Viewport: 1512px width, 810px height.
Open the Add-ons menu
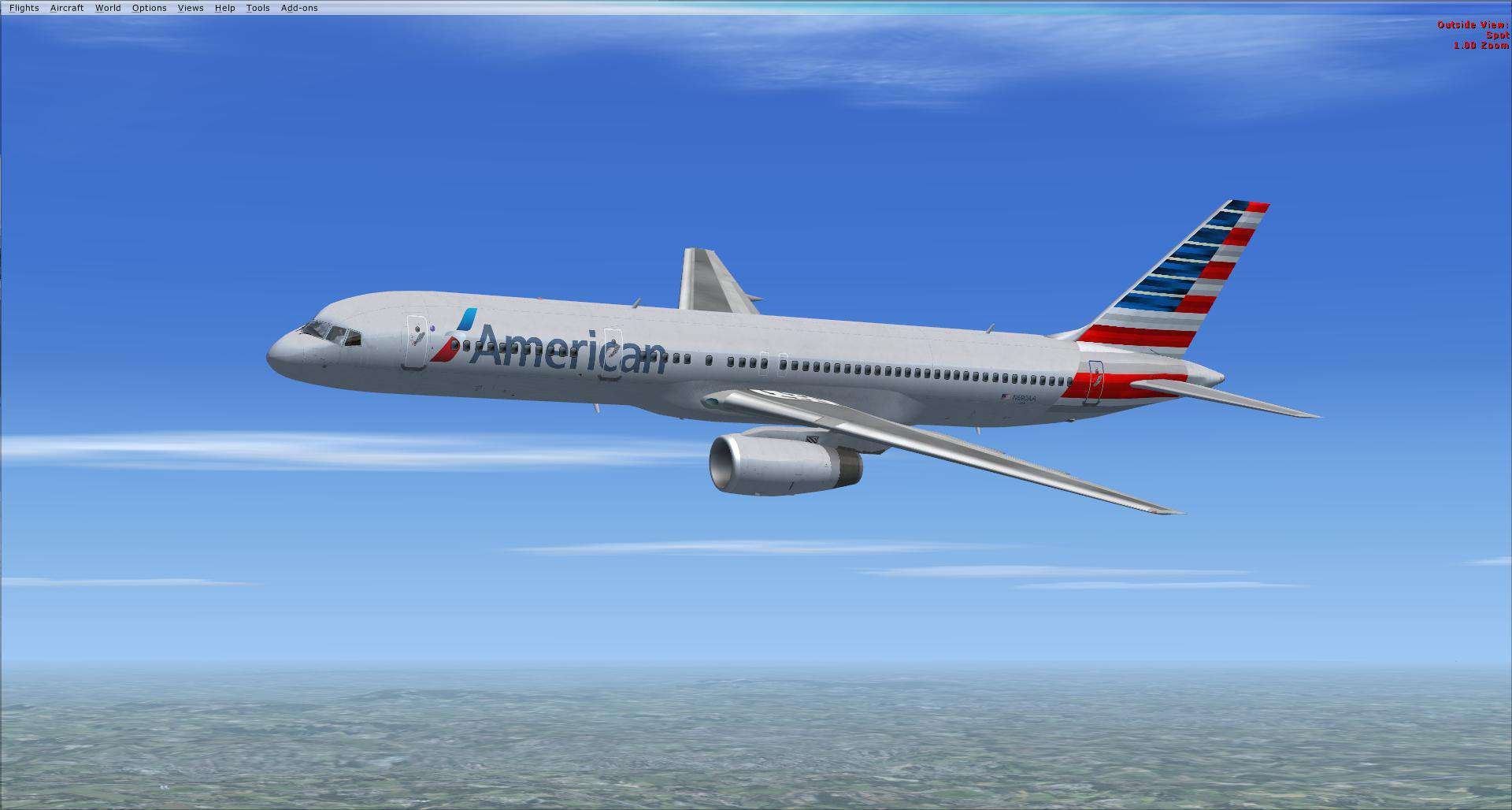(298, 7)
